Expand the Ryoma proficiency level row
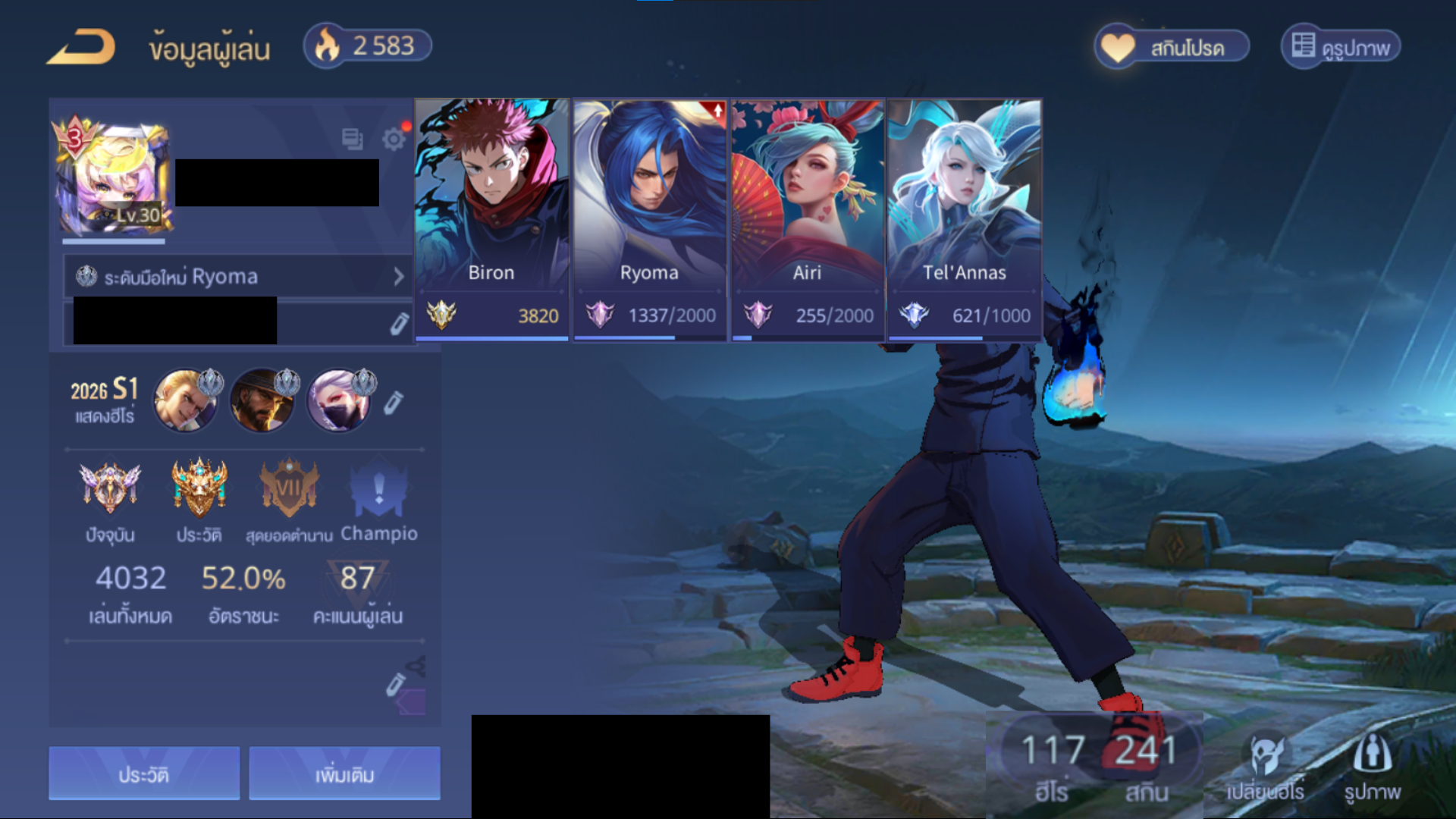The width and height of the screenshot is (1456, 819). point(238,277)
